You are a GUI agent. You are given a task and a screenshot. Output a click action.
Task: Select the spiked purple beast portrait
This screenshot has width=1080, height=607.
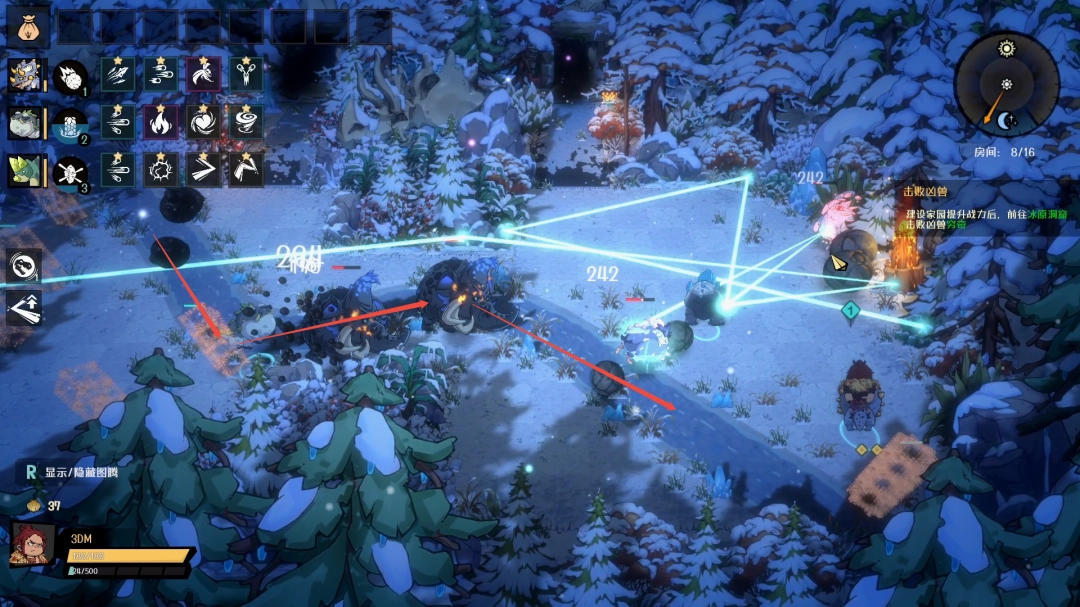pos(24,74)
